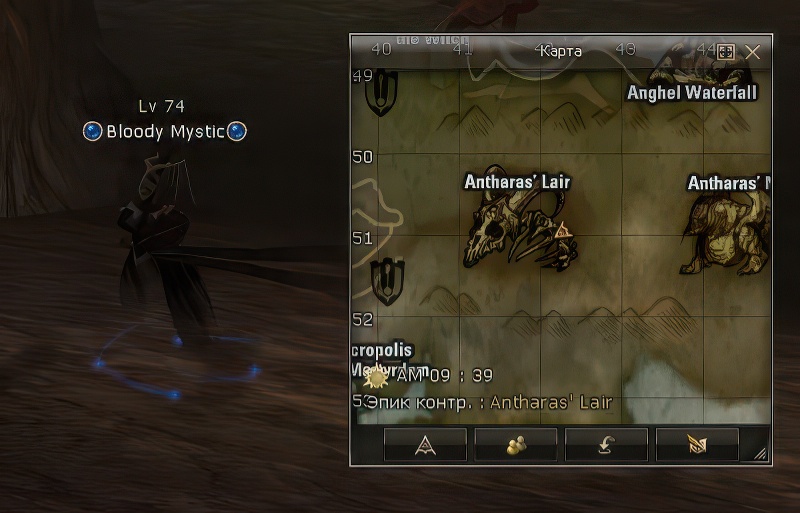Viewport: 800px width, 513px height.
Task: Select the beast landmark on the map's right edge
Action: pyautogui.click(x=728, y=232)
